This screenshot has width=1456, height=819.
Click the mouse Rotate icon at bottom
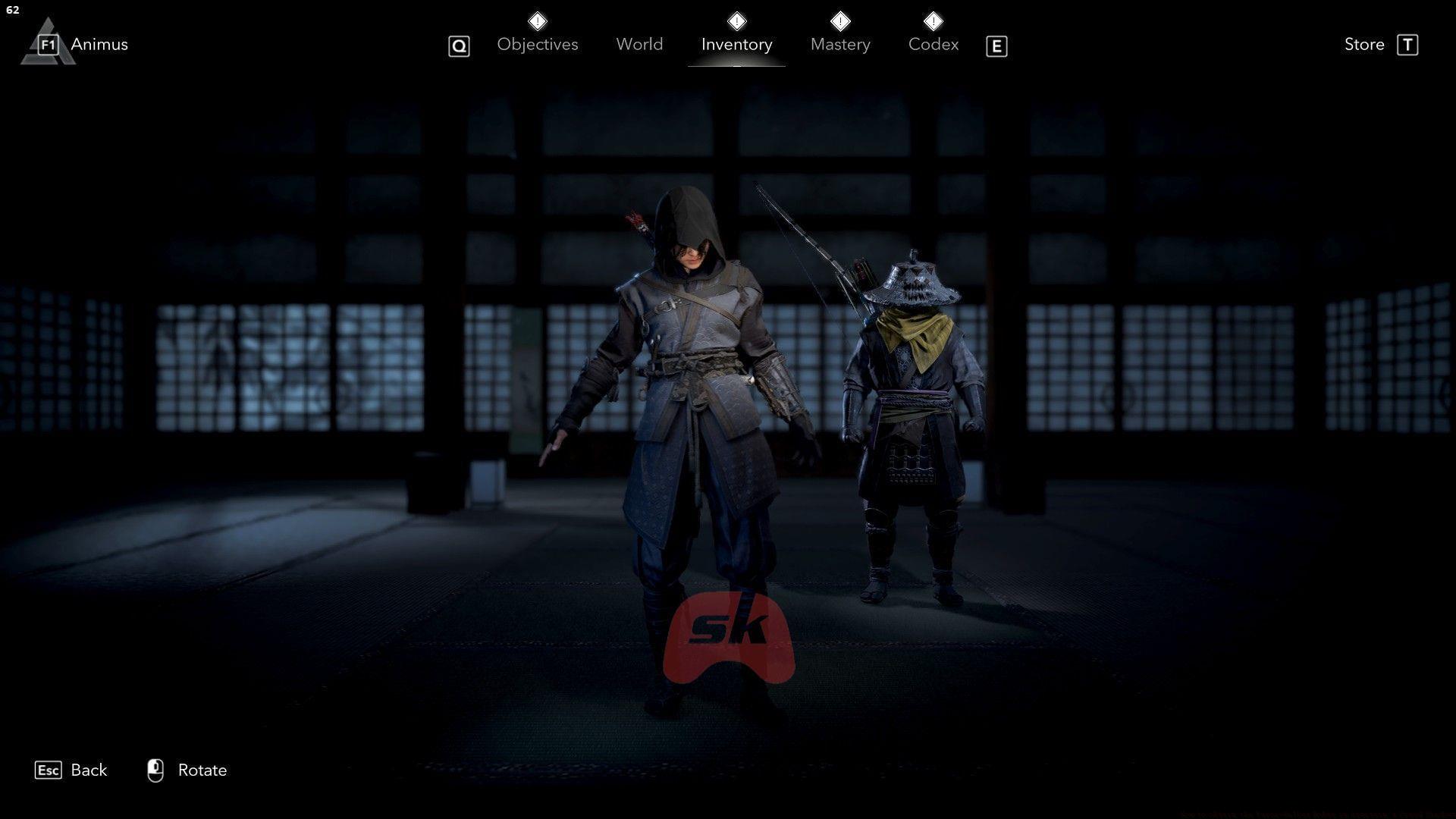pos(155,769)
